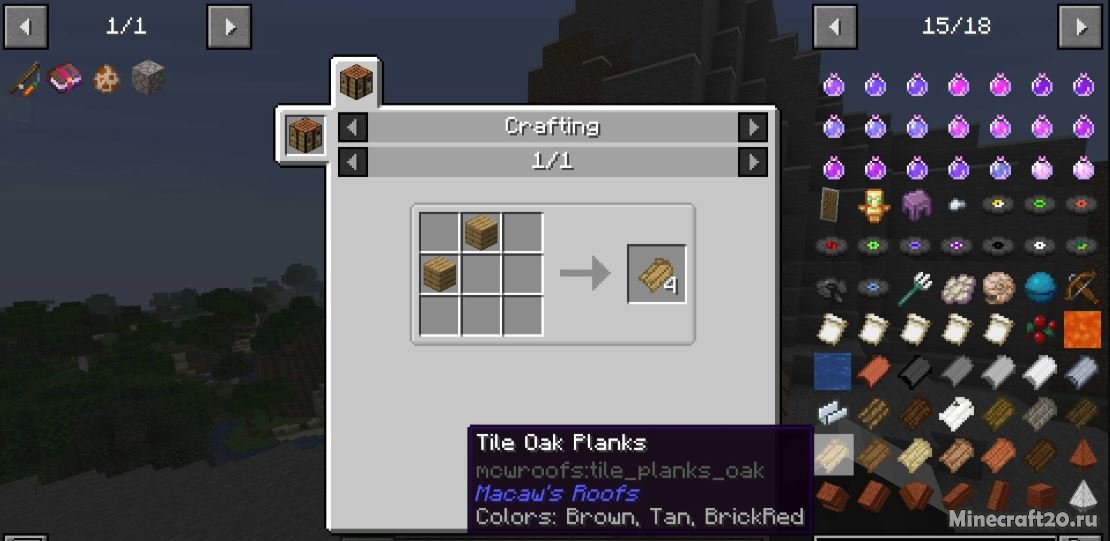Switch to the previous recipe category
Screen dimensions: 1110x541
(x=352, y=127)
